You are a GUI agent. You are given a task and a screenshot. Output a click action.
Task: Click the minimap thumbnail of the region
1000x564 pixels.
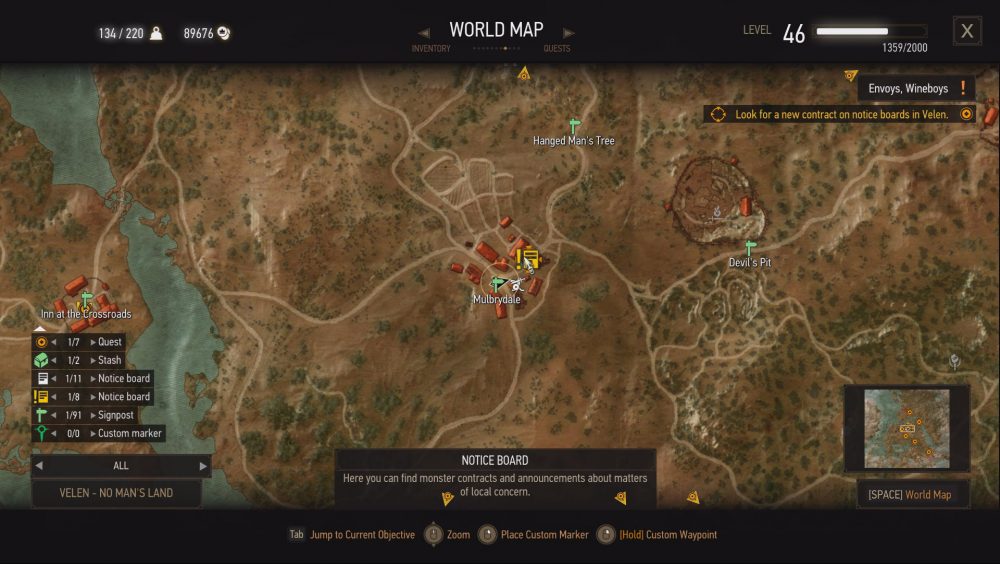tap(907, 428)
